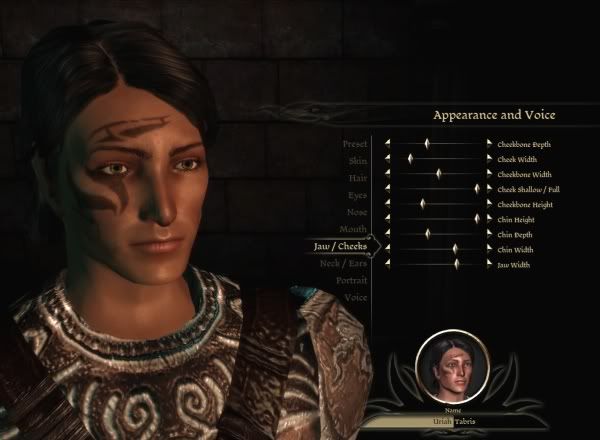The width and height of the screenshot is (600, 440).
Task: Click the Cheek Width slider handle
Action: pyautogui.click(x=410, y=158)
